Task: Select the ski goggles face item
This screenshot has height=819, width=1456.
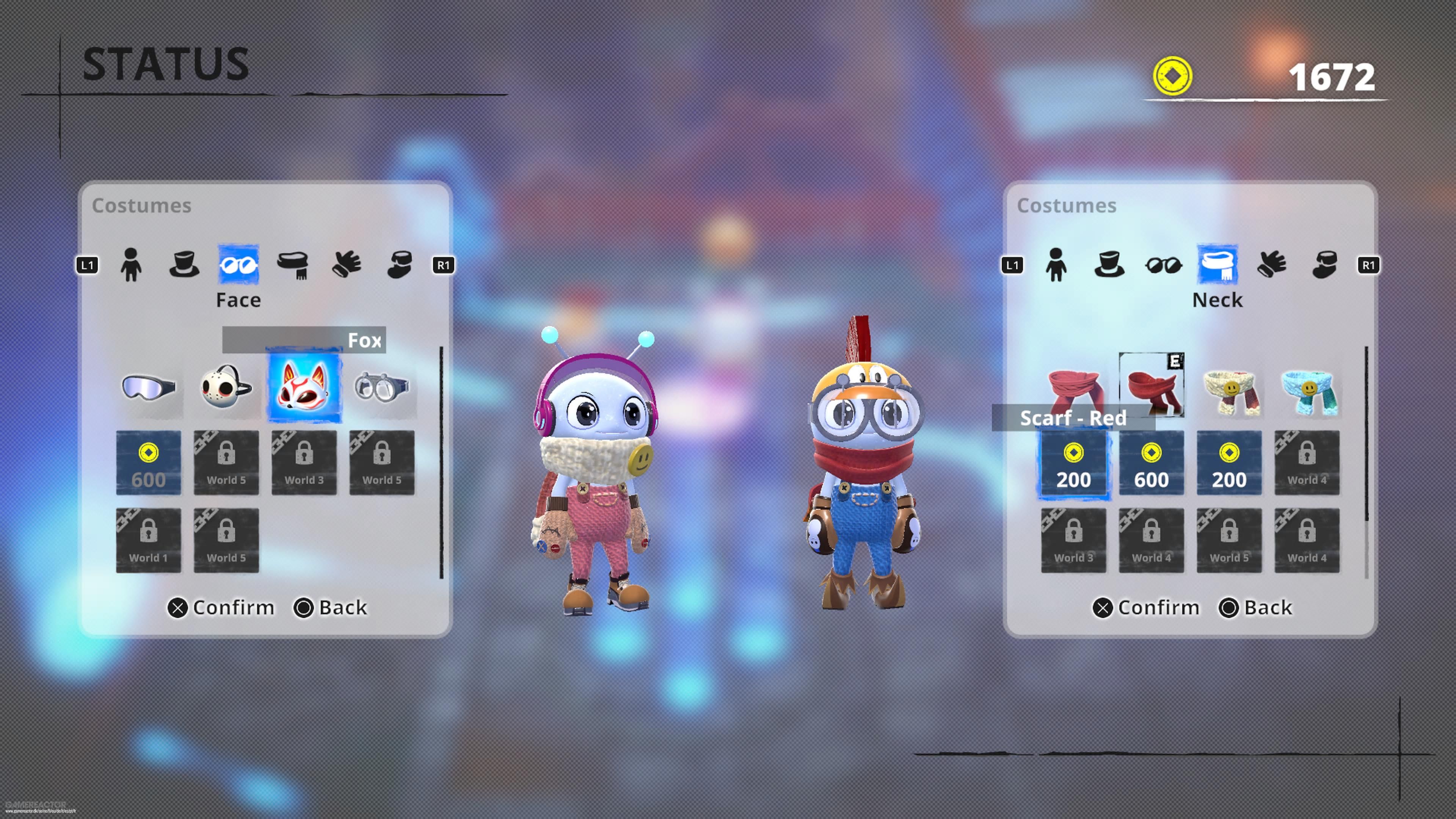Action: click(x=149, y=387)
